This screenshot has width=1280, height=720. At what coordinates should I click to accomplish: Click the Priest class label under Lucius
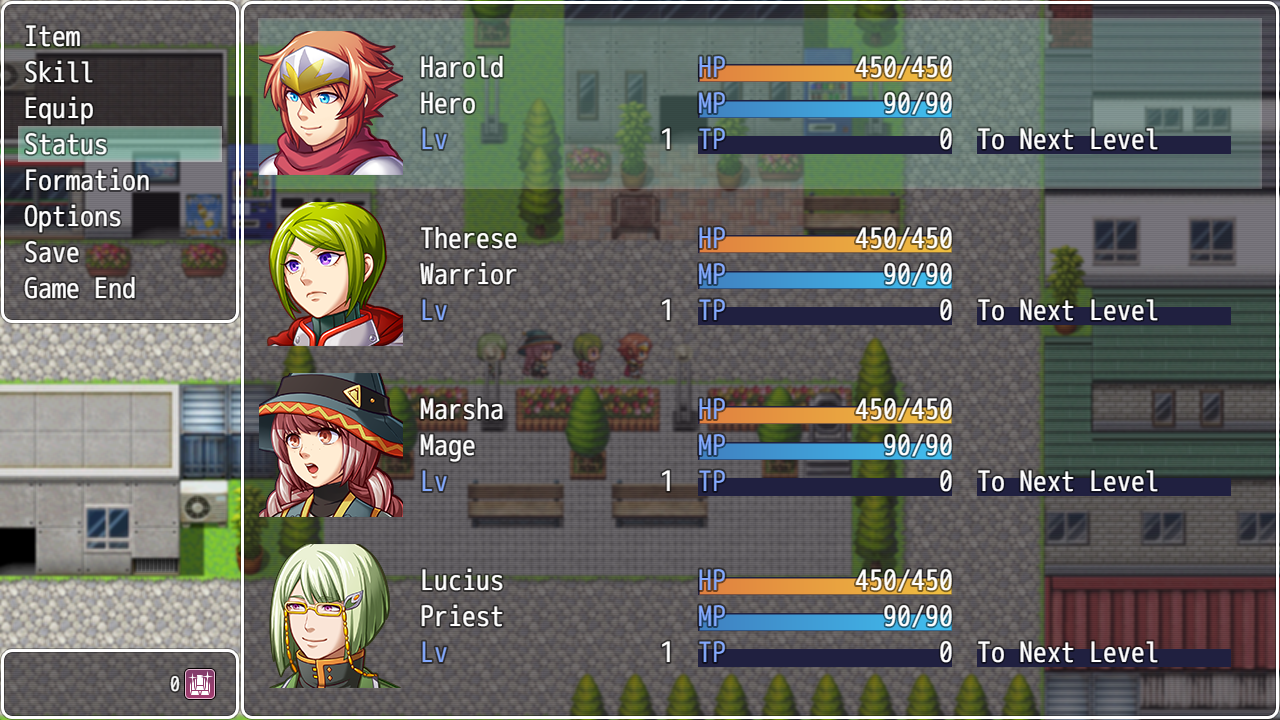pos(461,617)
